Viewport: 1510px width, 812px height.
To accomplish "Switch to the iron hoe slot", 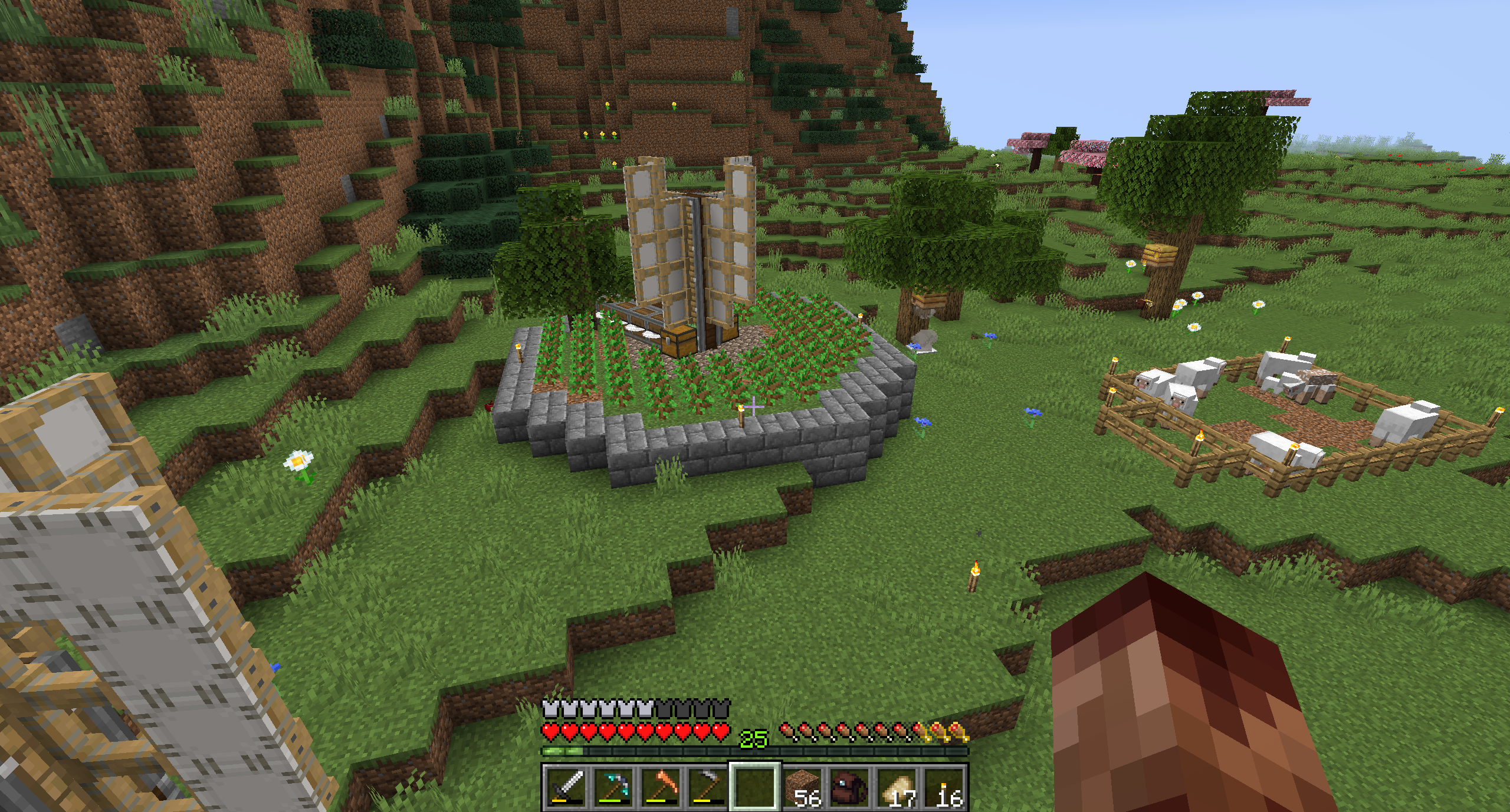I will coord(708,787).
